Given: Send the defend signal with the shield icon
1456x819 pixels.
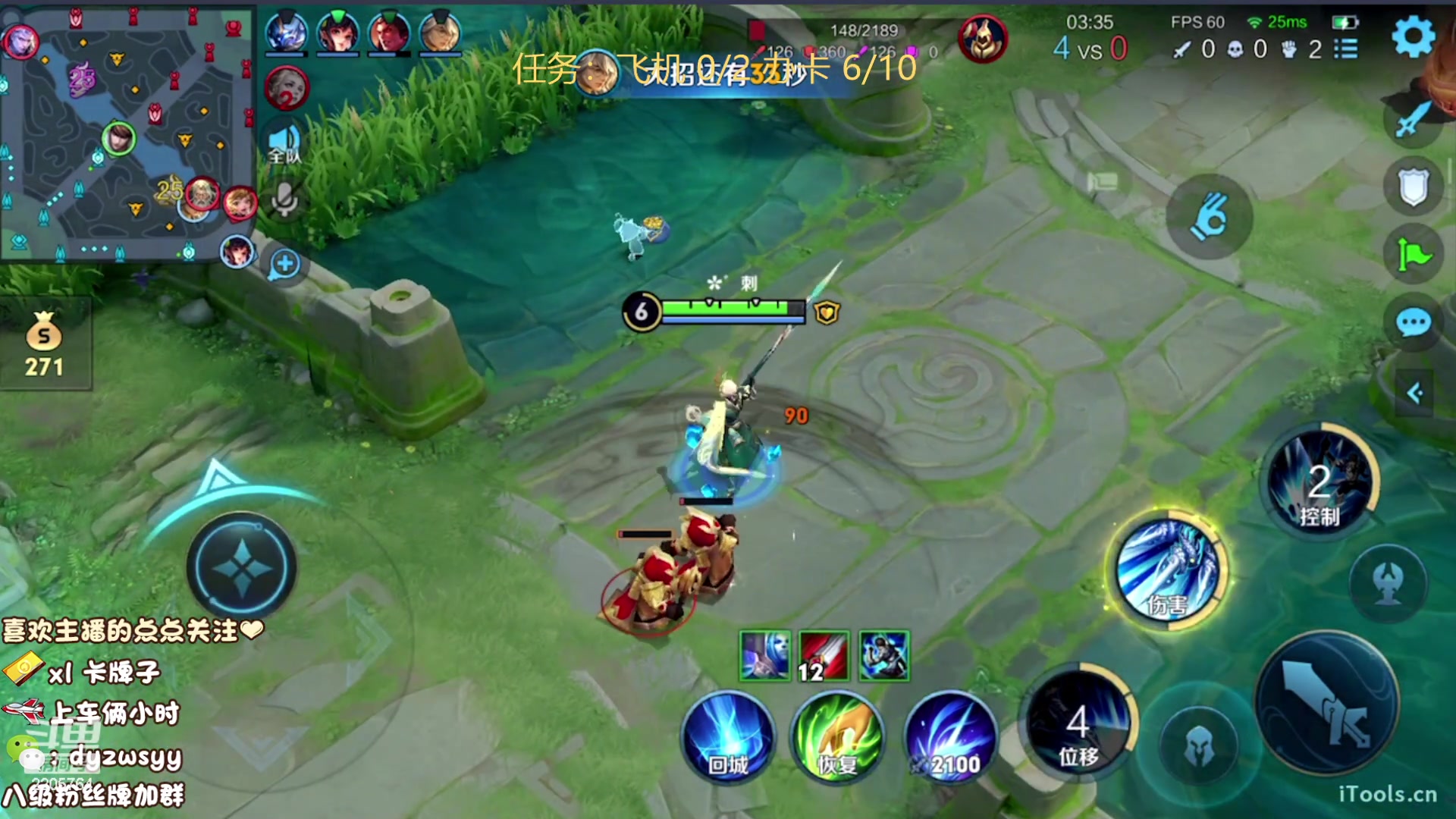Looking at the screenshot, I should click(1414, 187).
